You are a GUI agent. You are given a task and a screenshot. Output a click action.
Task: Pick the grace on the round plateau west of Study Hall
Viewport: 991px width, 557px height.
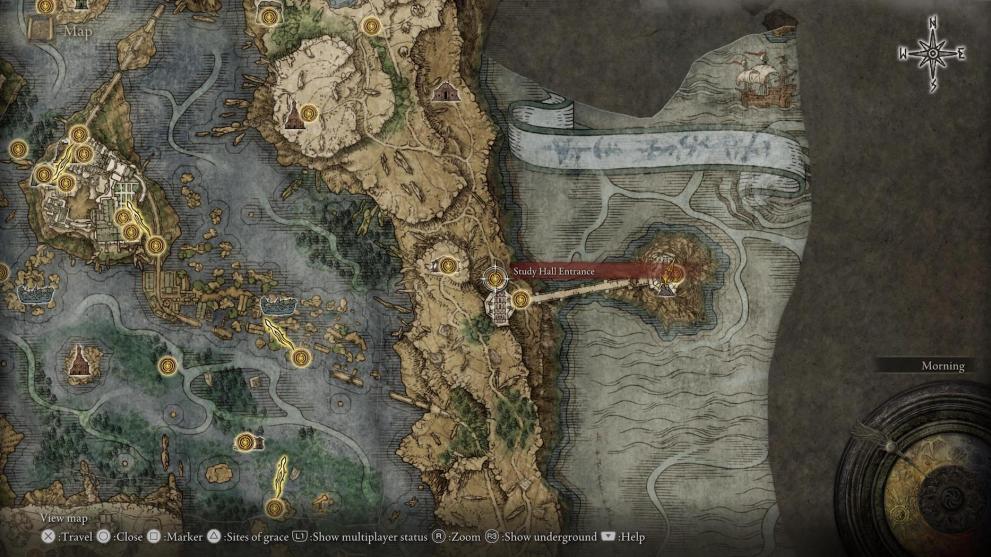click(x=448, y=265)
